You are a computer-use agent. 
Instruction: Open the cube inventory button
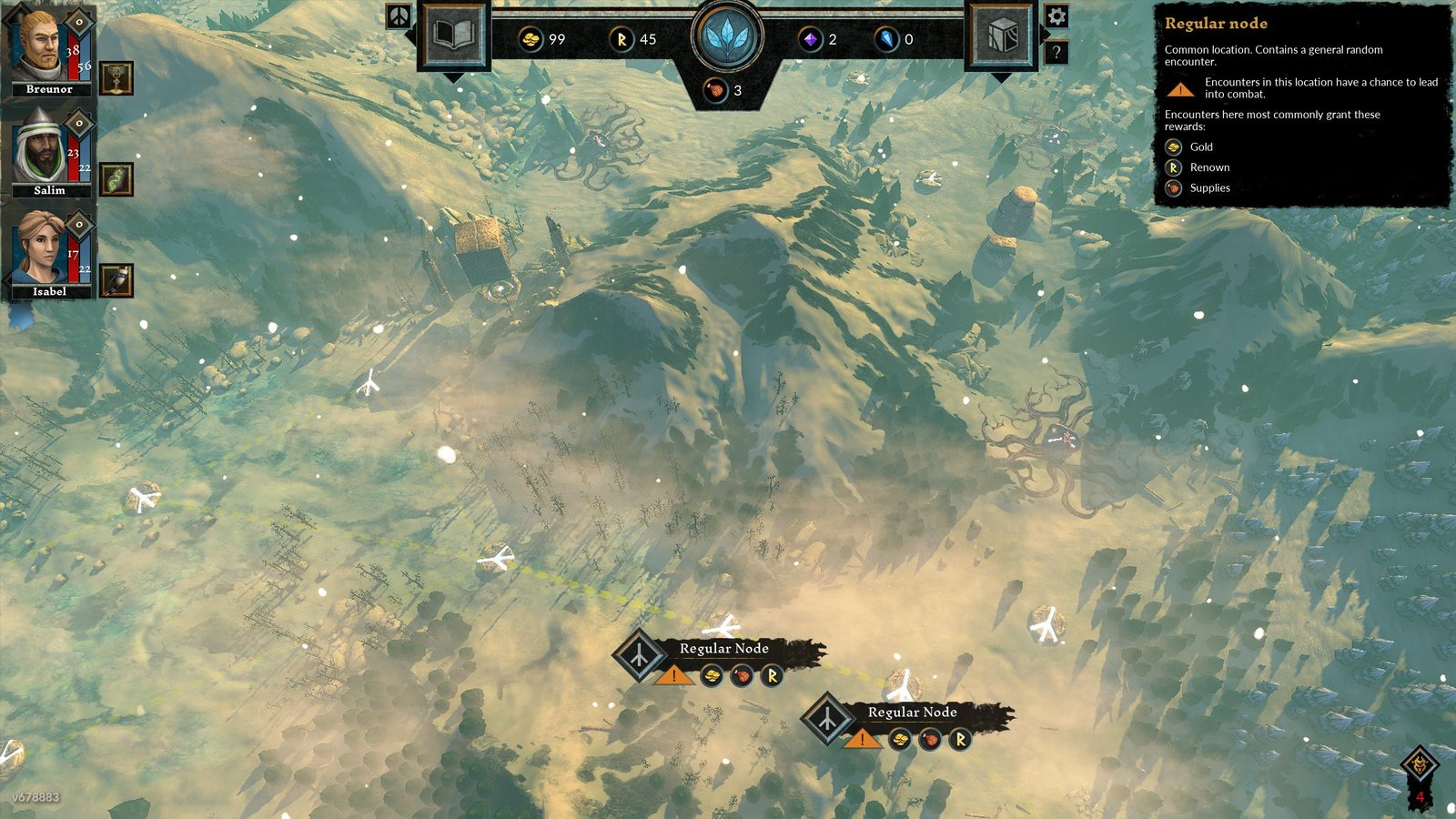[1001, 36]
